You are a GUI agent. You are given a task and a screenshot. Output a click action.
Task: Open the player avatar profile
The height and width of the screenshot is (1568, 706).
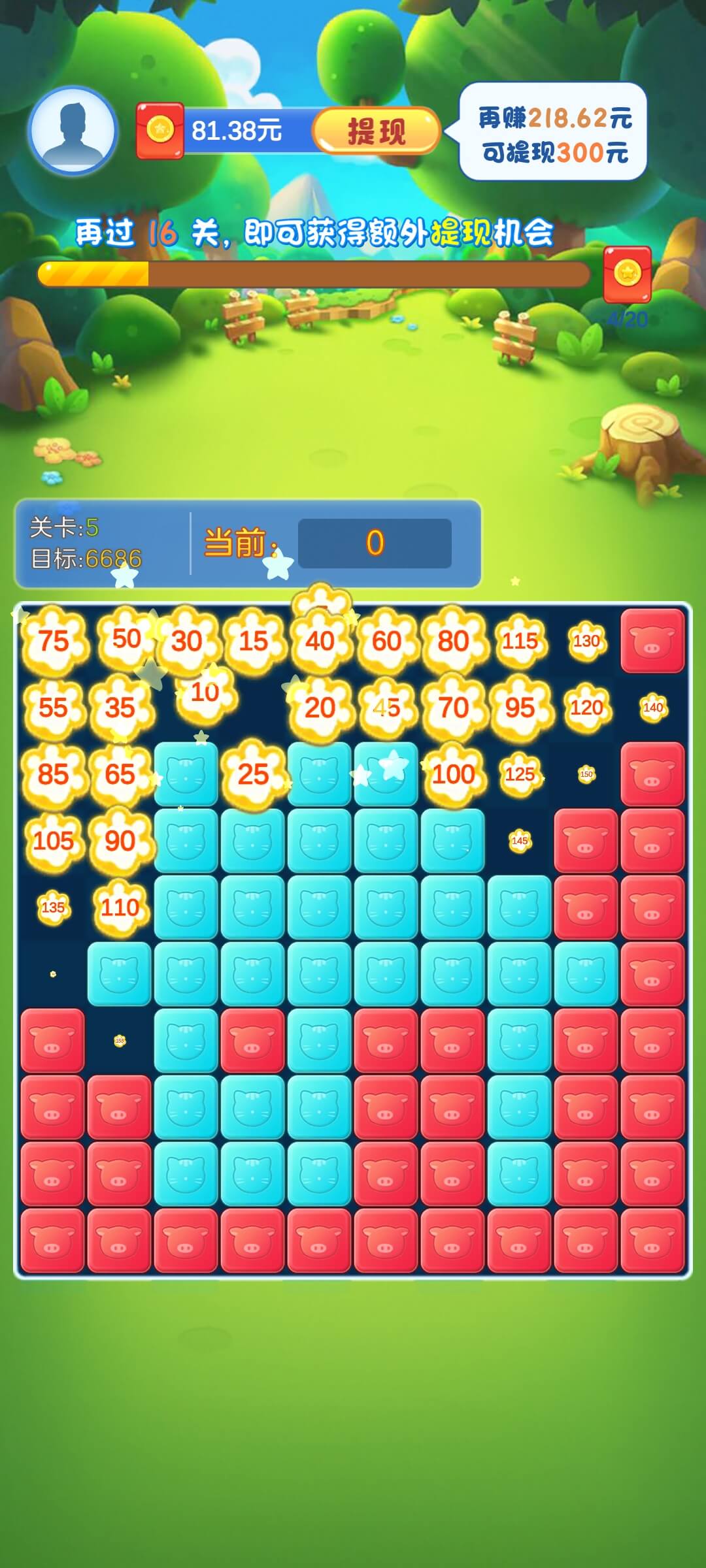pos(73,131)
